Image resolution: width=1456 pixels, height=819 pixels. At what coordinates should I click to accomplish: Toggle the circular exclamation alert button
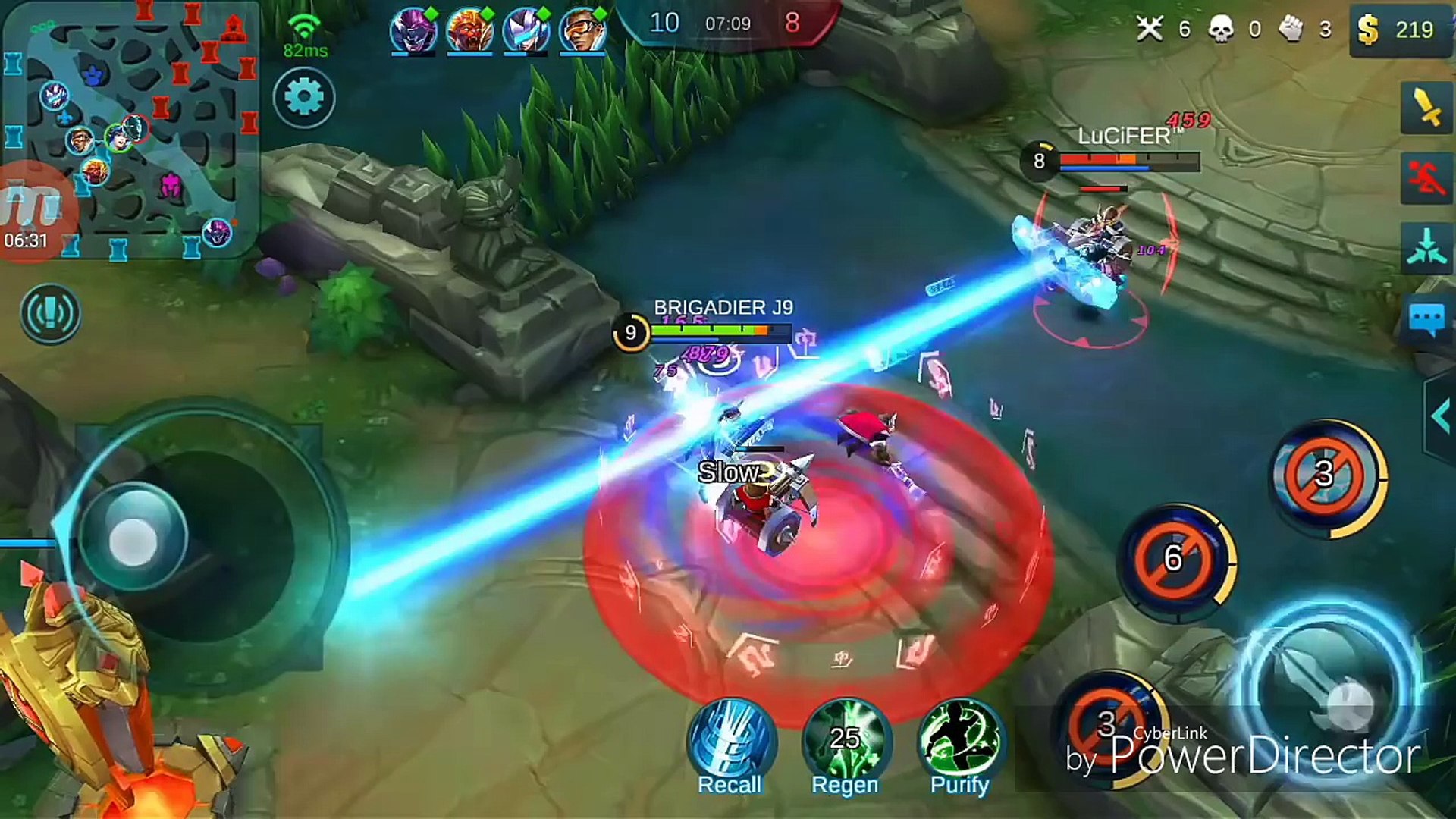tap(50, 314)
